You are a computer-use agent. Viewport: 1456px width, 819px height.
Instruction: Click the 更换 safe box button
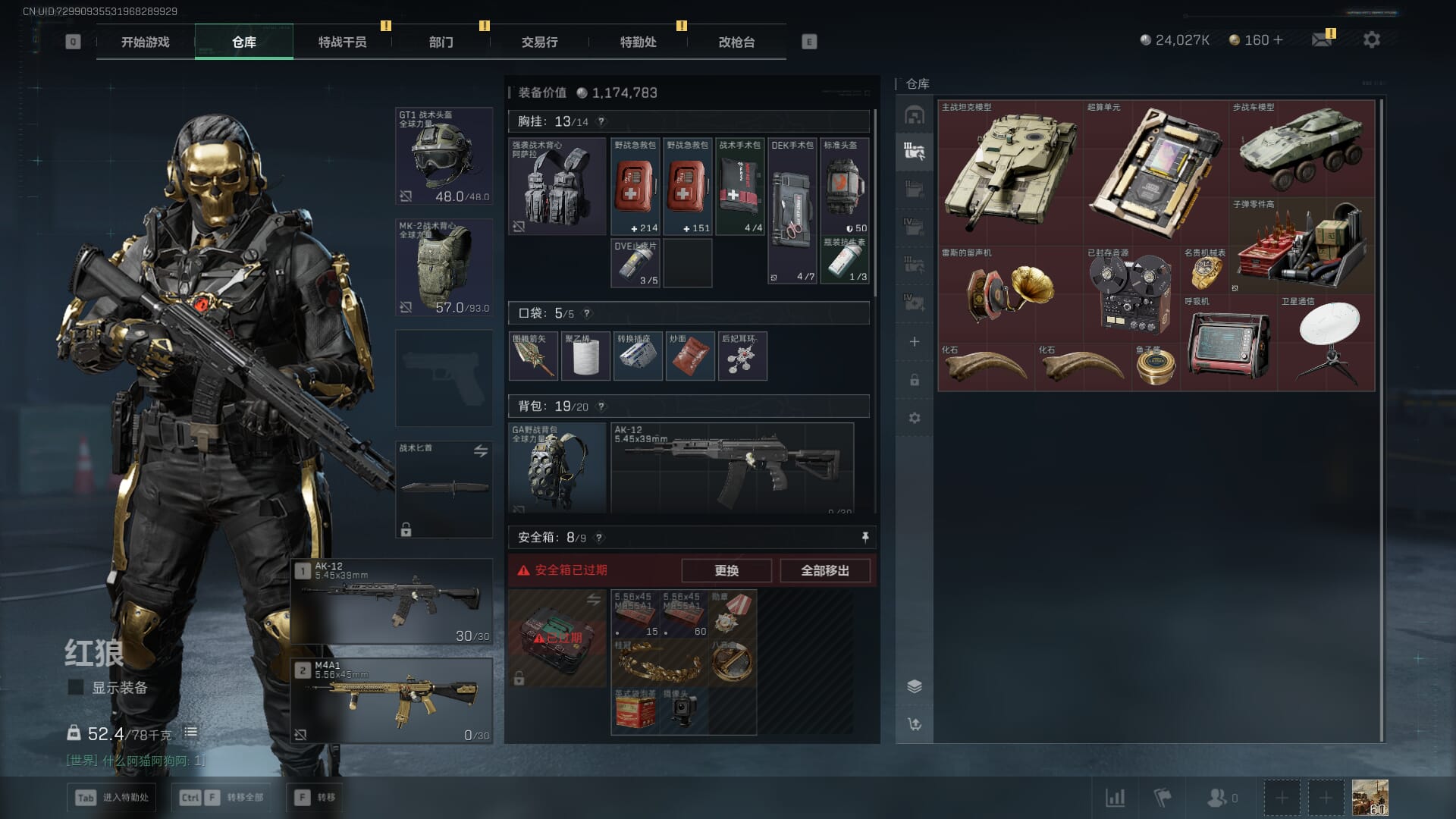[726, 570]
